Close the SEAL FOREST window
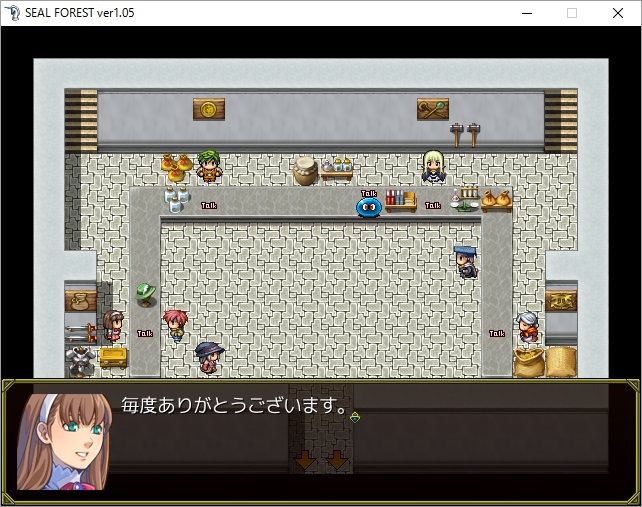This screenshot has width=642, height=507. click(618, 13)
